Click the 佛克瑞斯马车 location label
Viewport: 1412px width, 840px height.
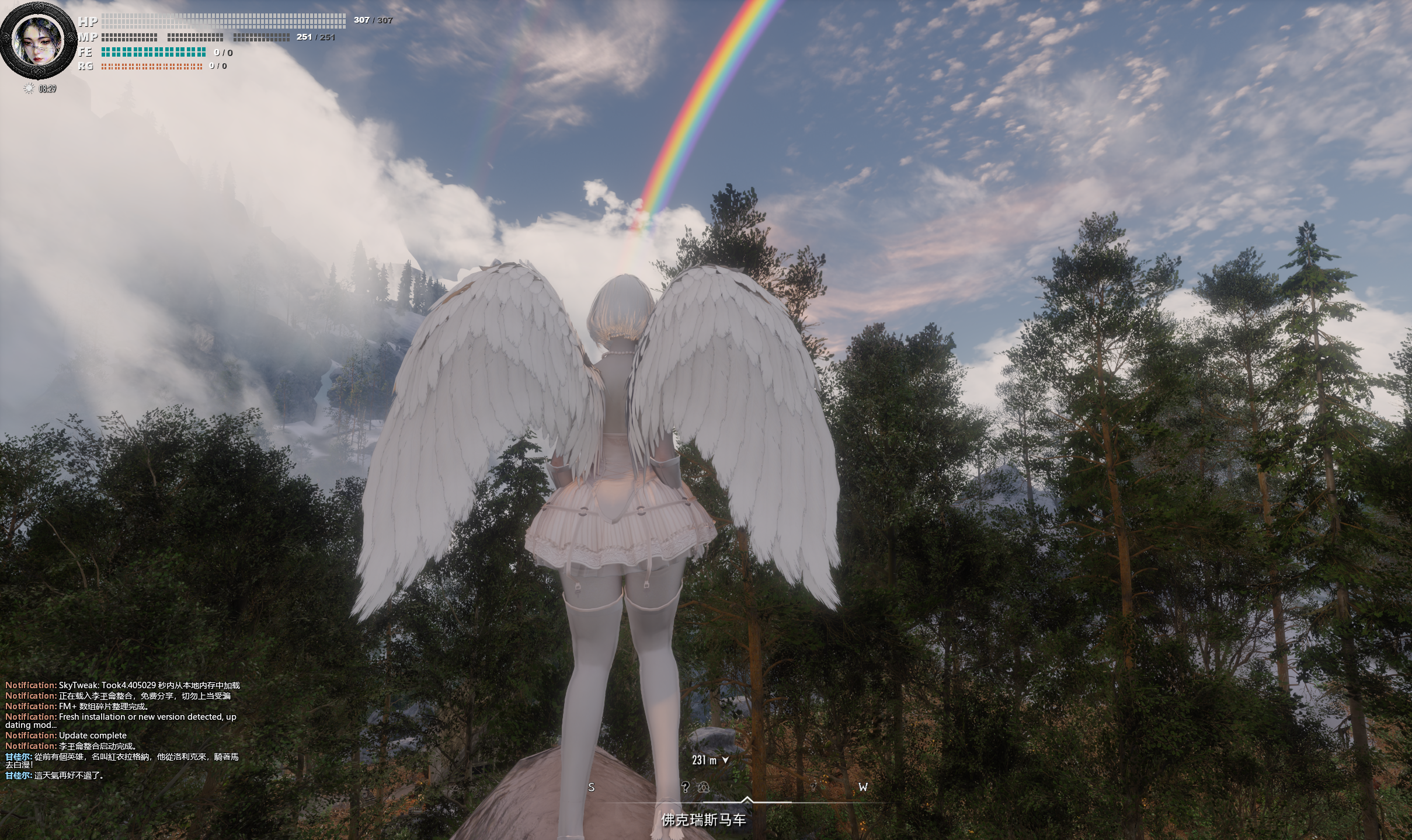point(703,820)
